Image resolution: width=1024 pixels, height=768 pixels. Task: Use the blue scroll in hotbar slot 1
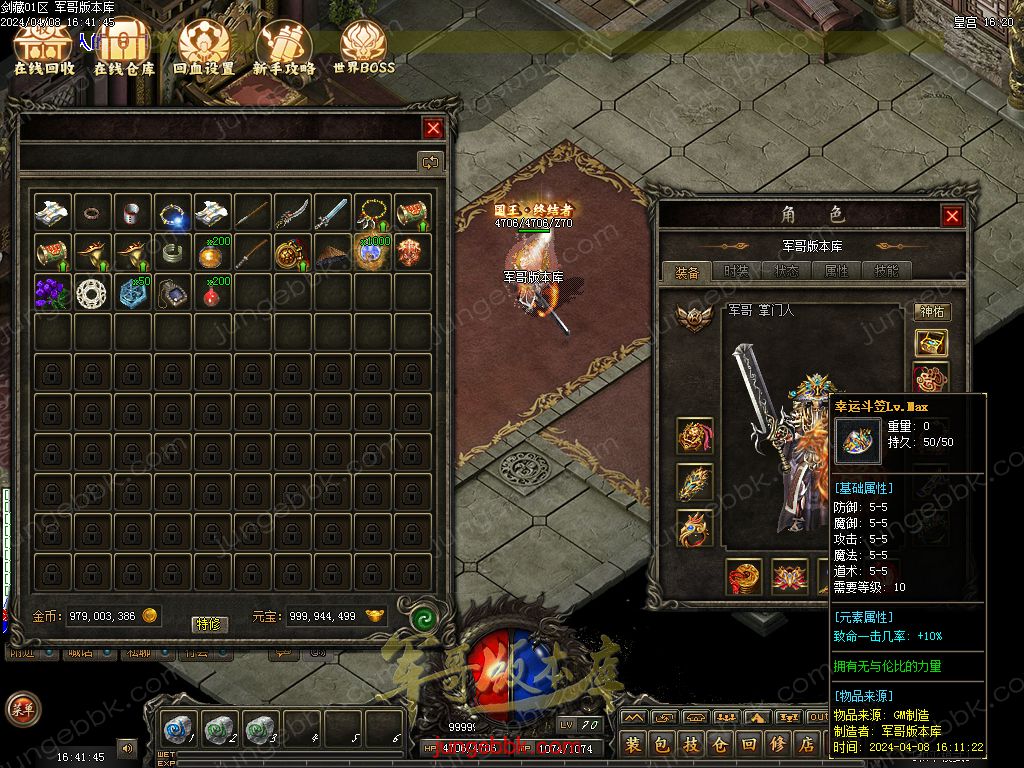coord(178,728)
